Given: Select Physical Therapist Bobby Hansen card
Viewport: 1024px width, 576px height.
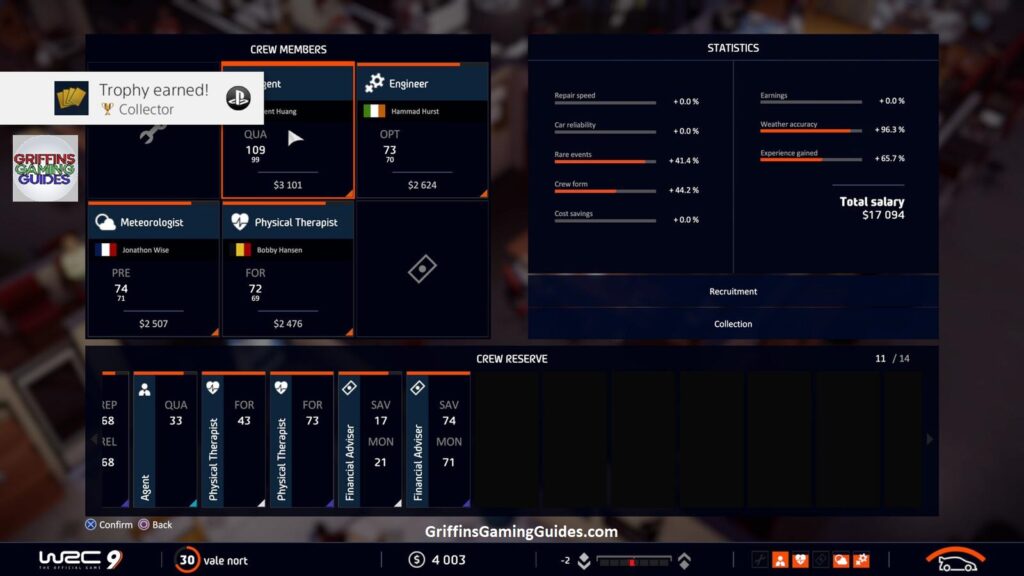Looking at the screenshot, I should pos(288,270).
